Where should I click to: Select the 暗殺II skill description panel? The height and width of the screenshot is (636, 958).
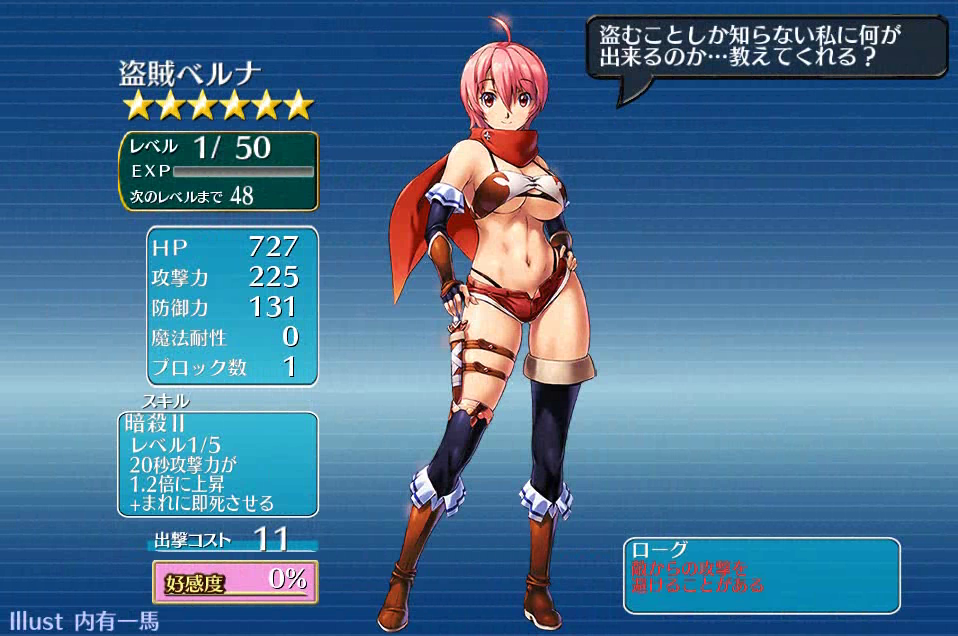(x=217, y=464)
